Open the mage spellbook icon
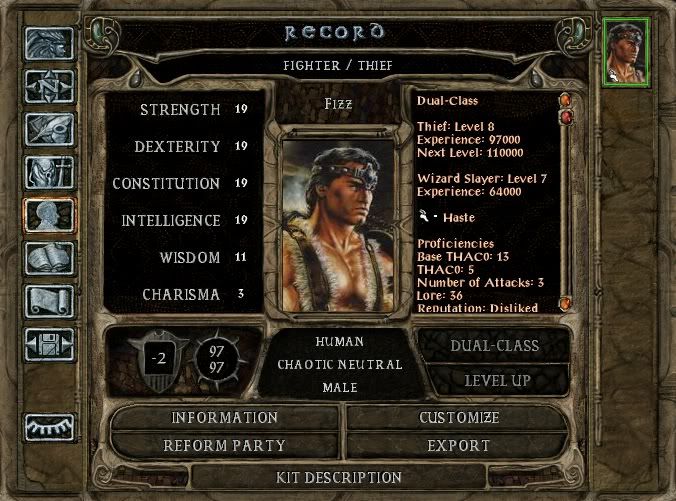This screenshot has height=501, width=676. [x=50, y=259]
